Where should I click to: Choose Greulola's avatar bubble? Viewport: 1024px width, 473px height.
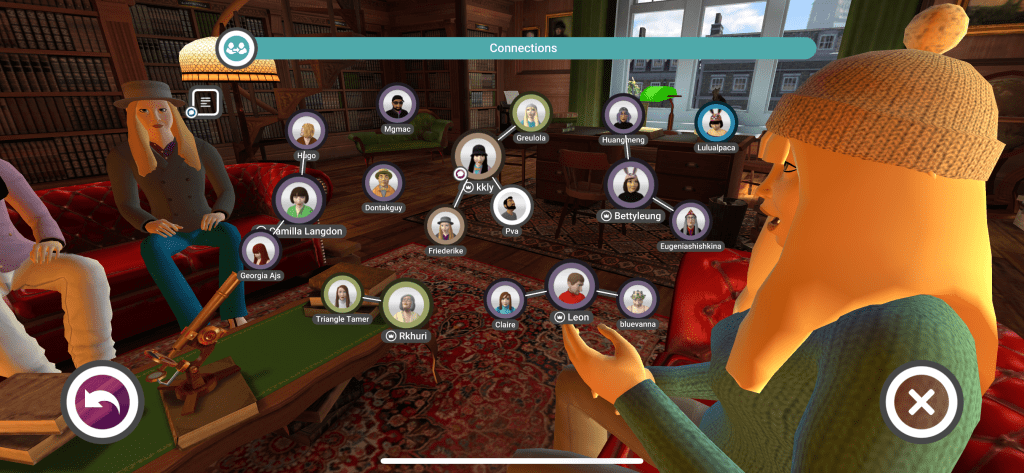530,113
